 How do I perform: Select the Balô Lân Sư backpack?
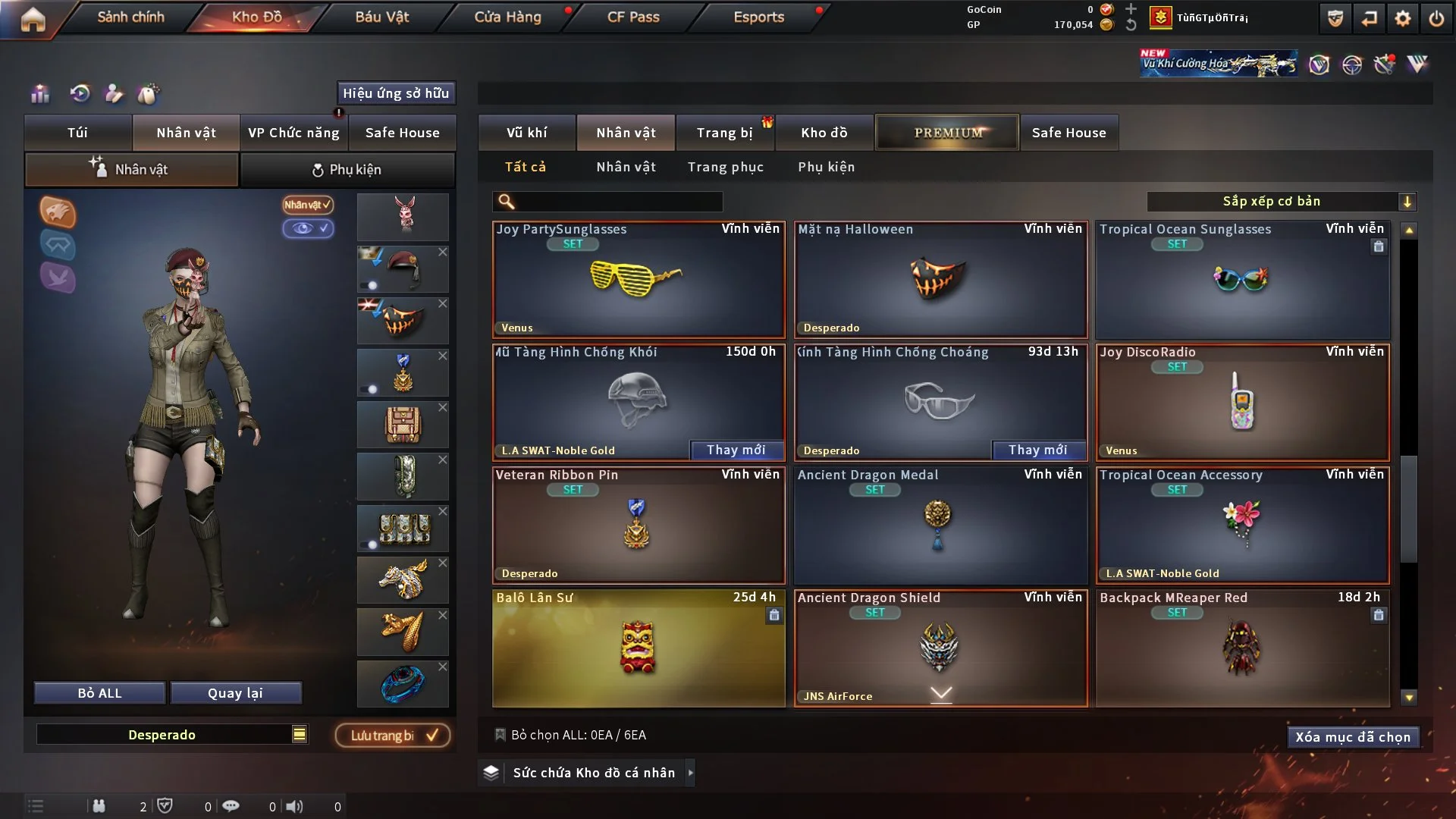point(639,648)
